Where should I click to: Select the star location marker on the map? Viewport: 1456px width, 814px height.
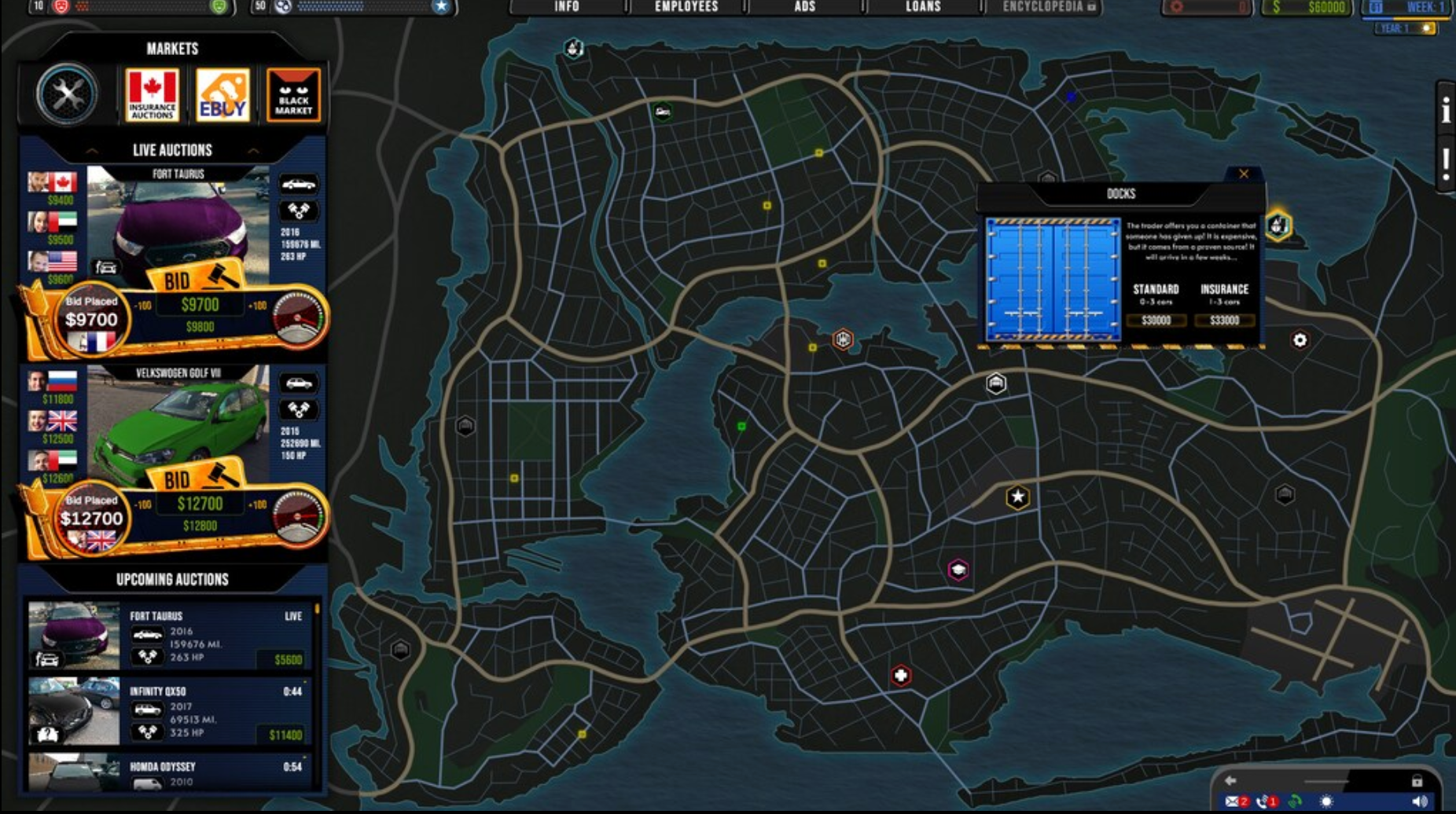point(1017,497)
